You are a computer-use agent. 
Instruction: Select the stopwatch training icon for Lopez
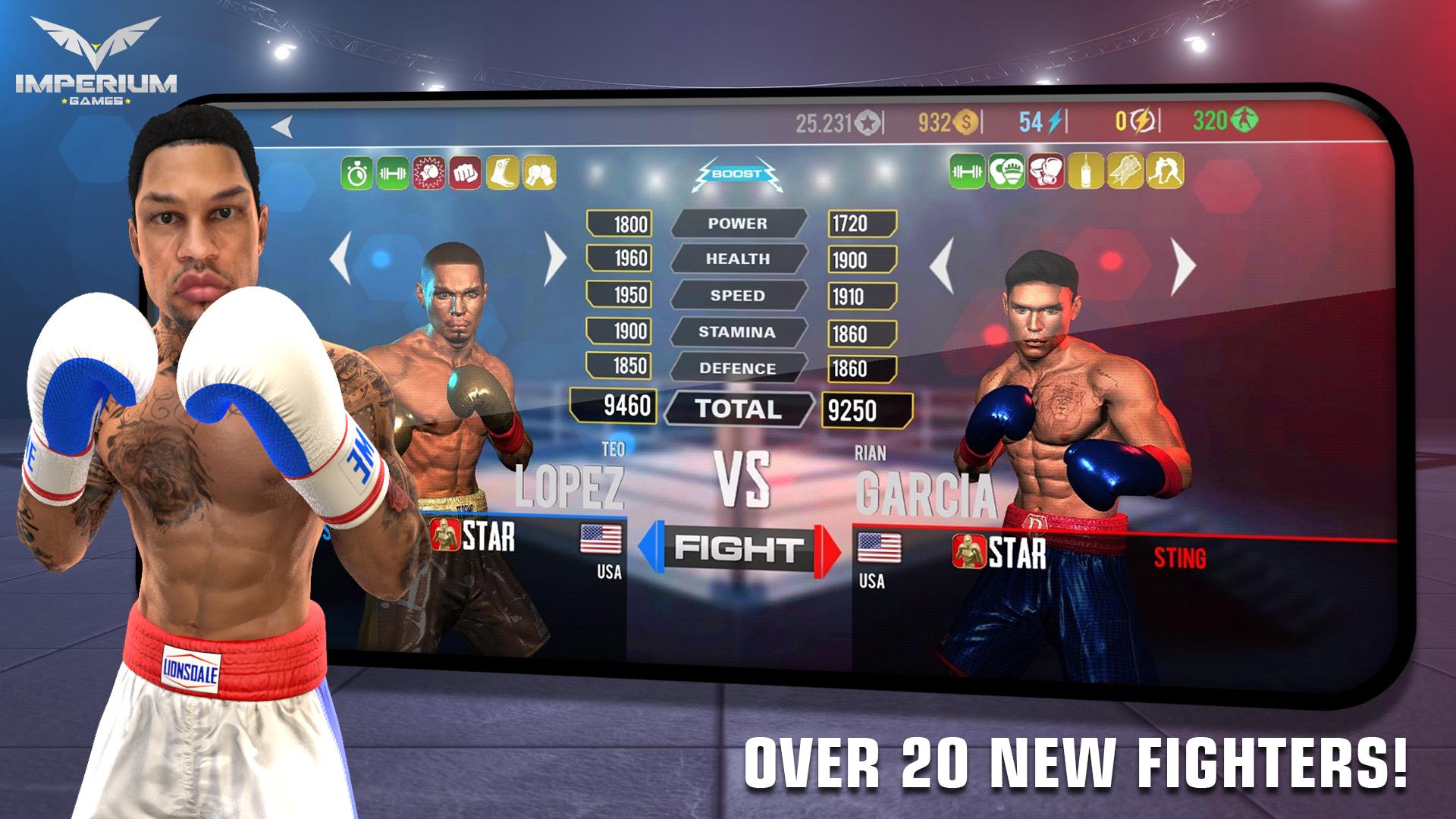pos(359,173)
